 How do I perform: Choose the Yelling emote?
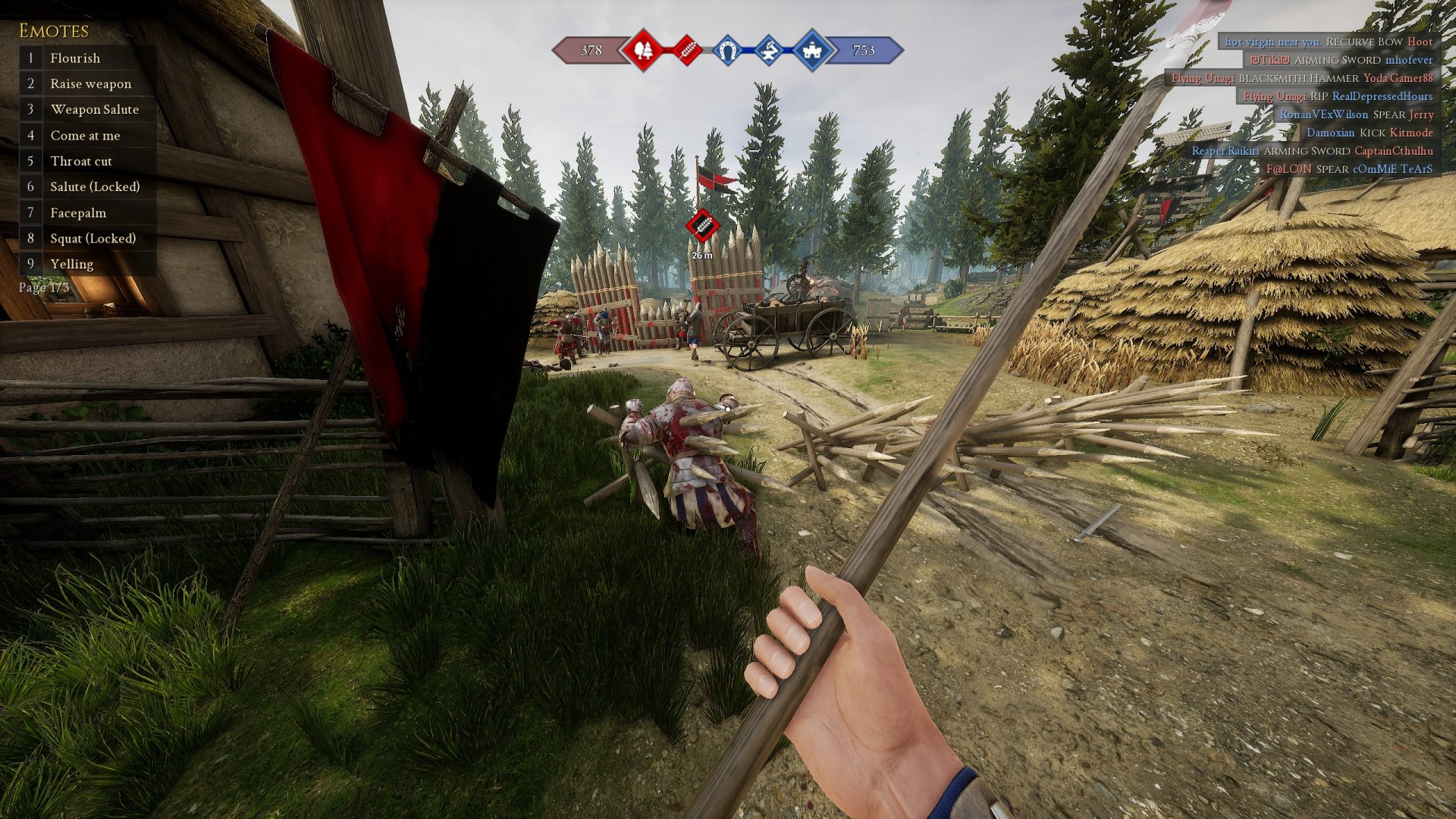click(x=71, y=265)
